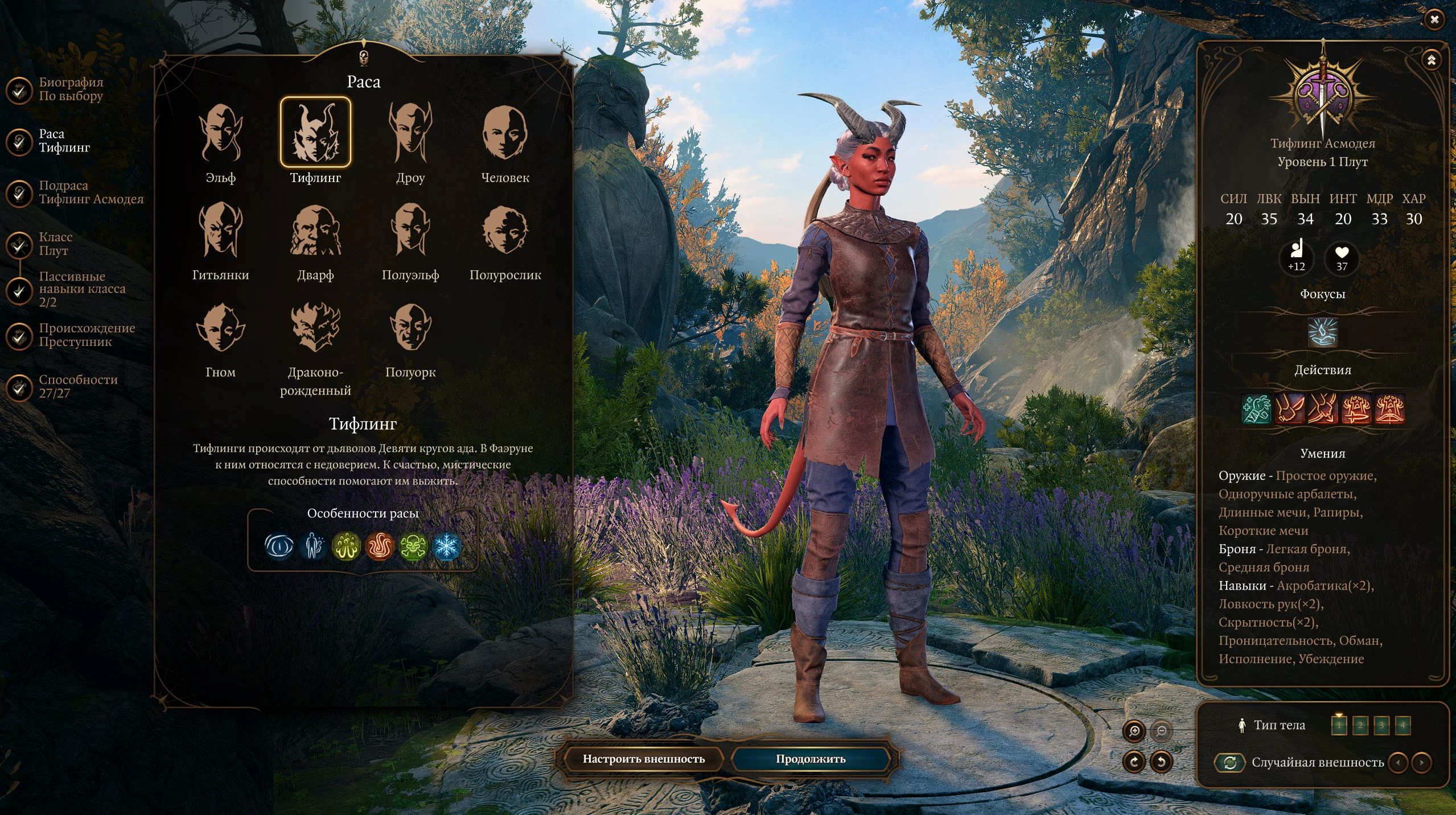Close the character creation screen

[x=1434, y=20]
